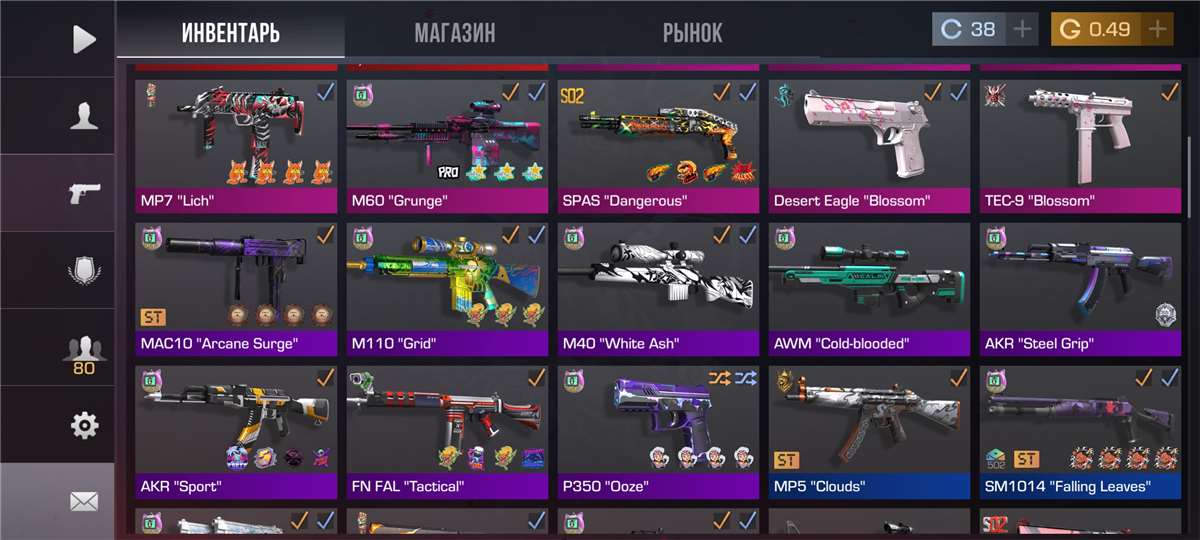Choose the M60 "Grunge" skin

coord(448,140)
